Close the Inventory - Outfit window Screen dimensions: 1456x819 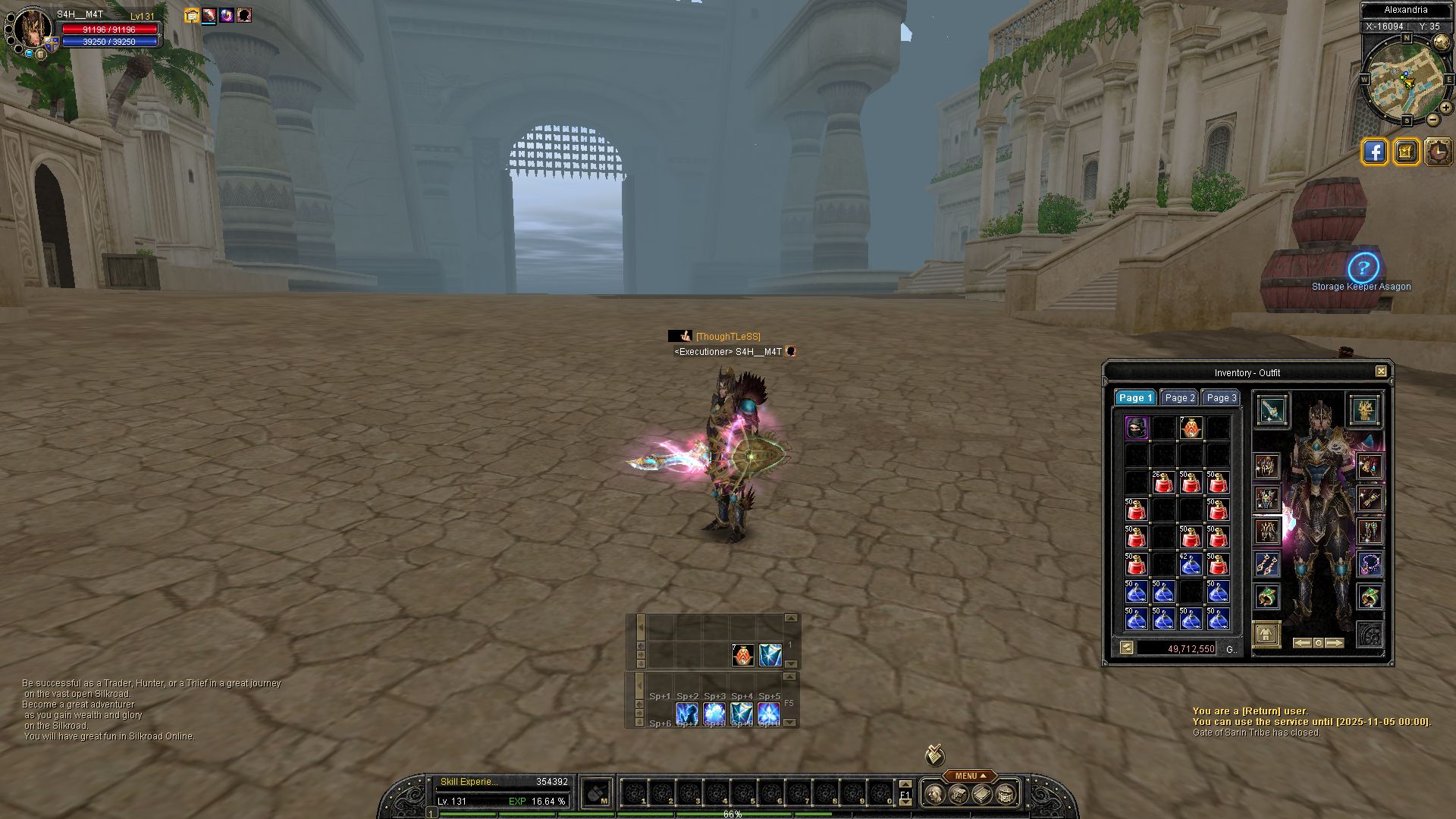pos(1381,372)
